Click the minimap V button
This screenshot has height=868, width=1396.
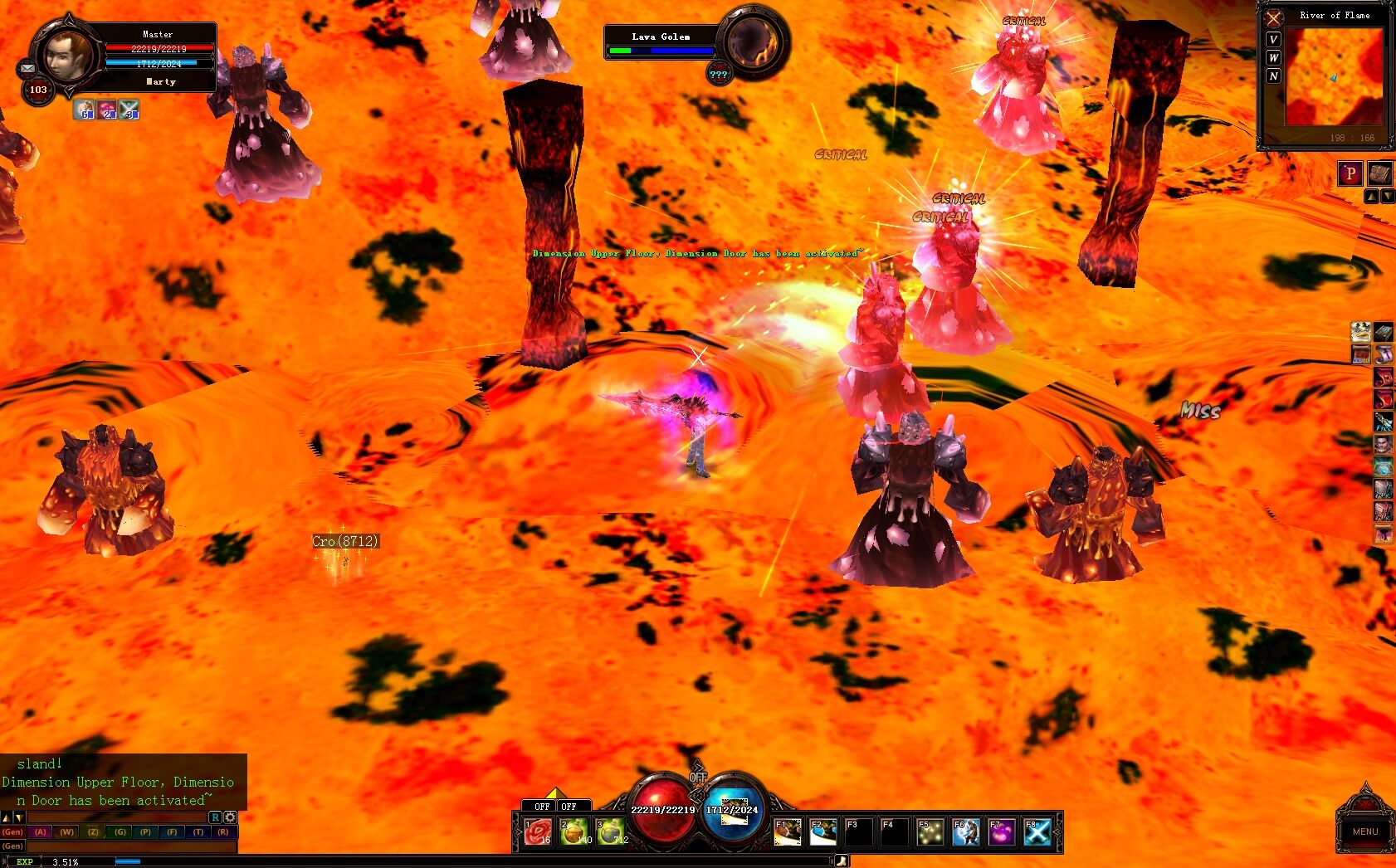[x=1273, y=39]
